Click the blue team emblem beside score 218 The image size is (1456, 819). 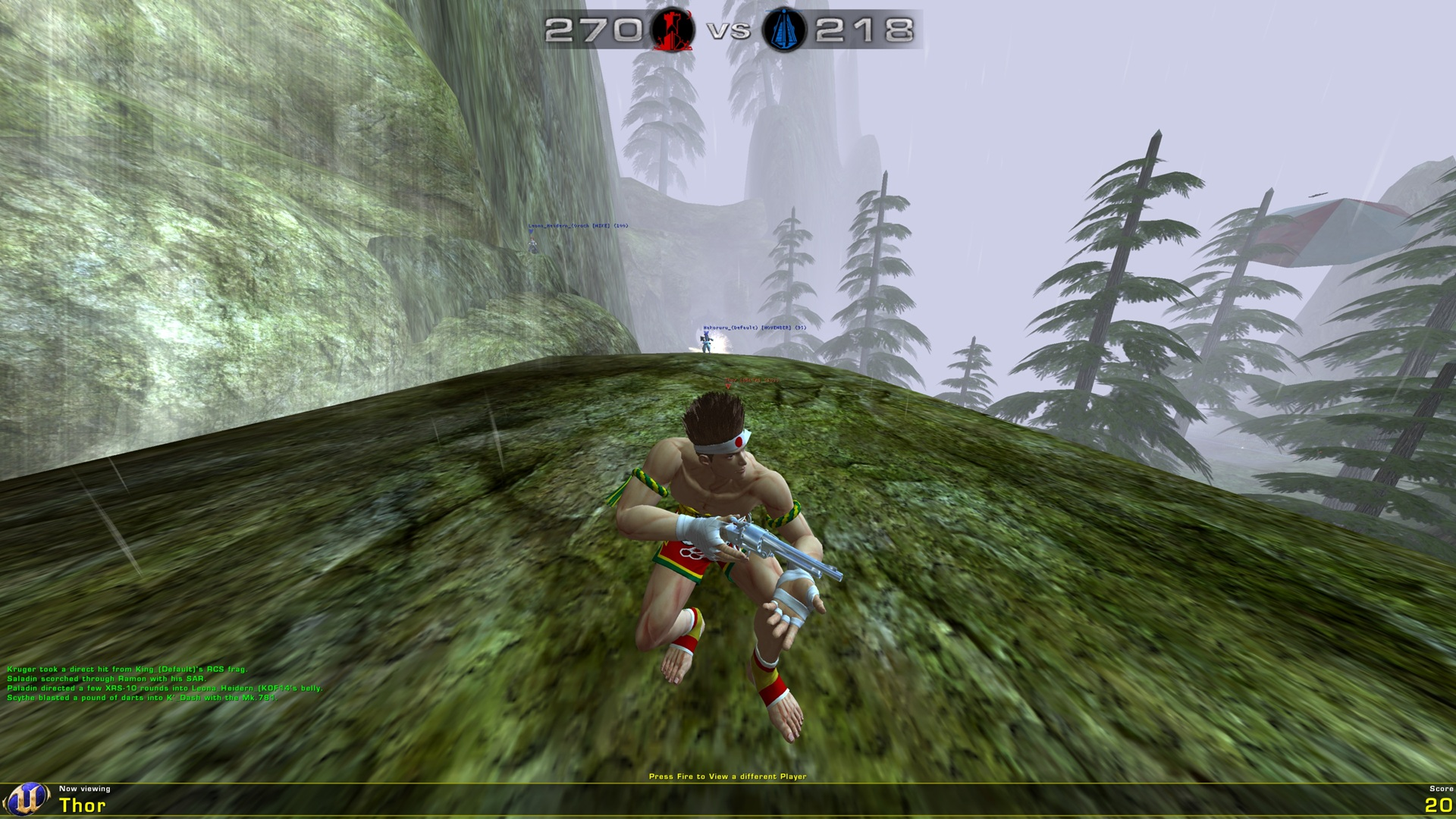click(x=786, y=31)
